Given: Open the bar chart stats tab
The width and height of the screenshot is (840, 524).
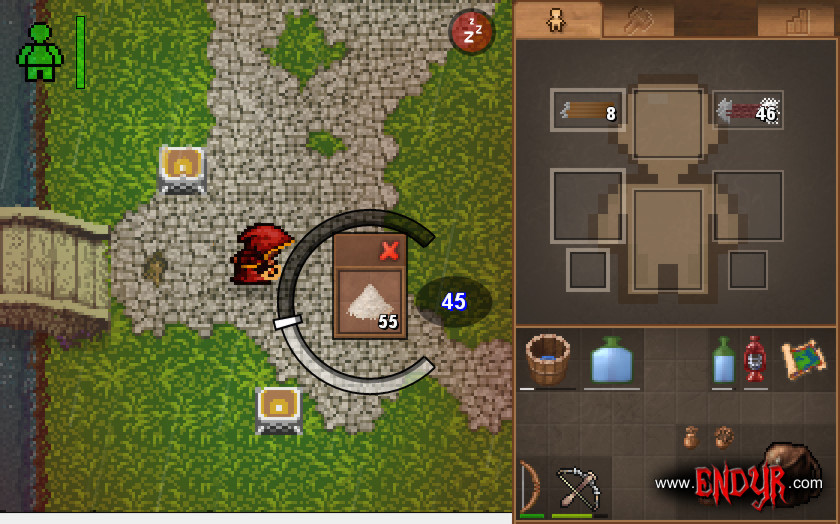Looking at the screenshot, I should click(x=797, y=20).
